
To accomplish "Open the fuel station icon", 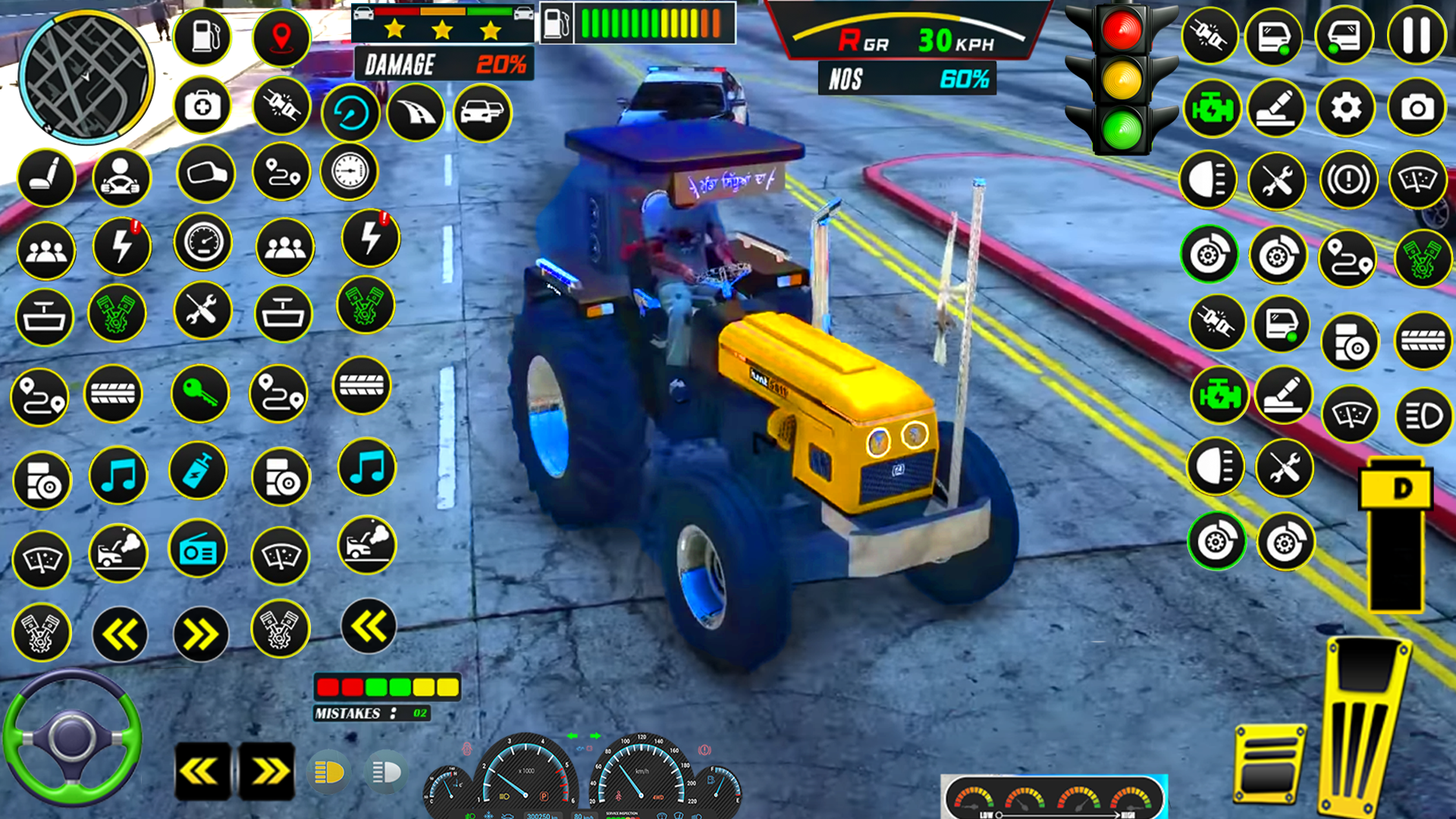I will [202, 36].
